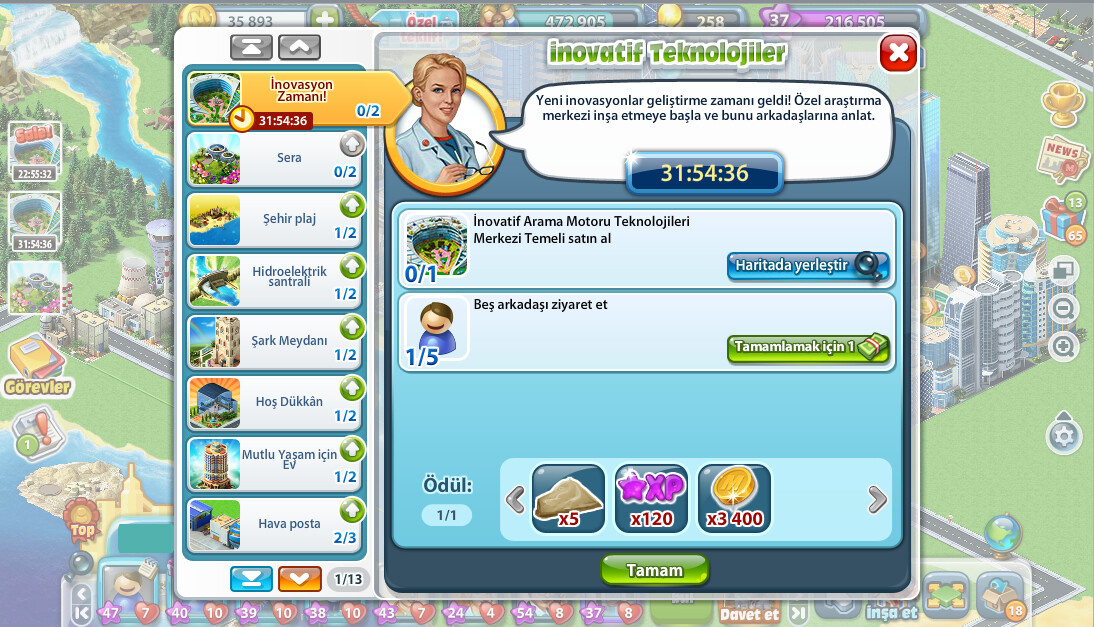Screen dimensions: 1094x627
Task: Open the settings gear icon
Action: pyautogui.click(x=1063, y=436)
